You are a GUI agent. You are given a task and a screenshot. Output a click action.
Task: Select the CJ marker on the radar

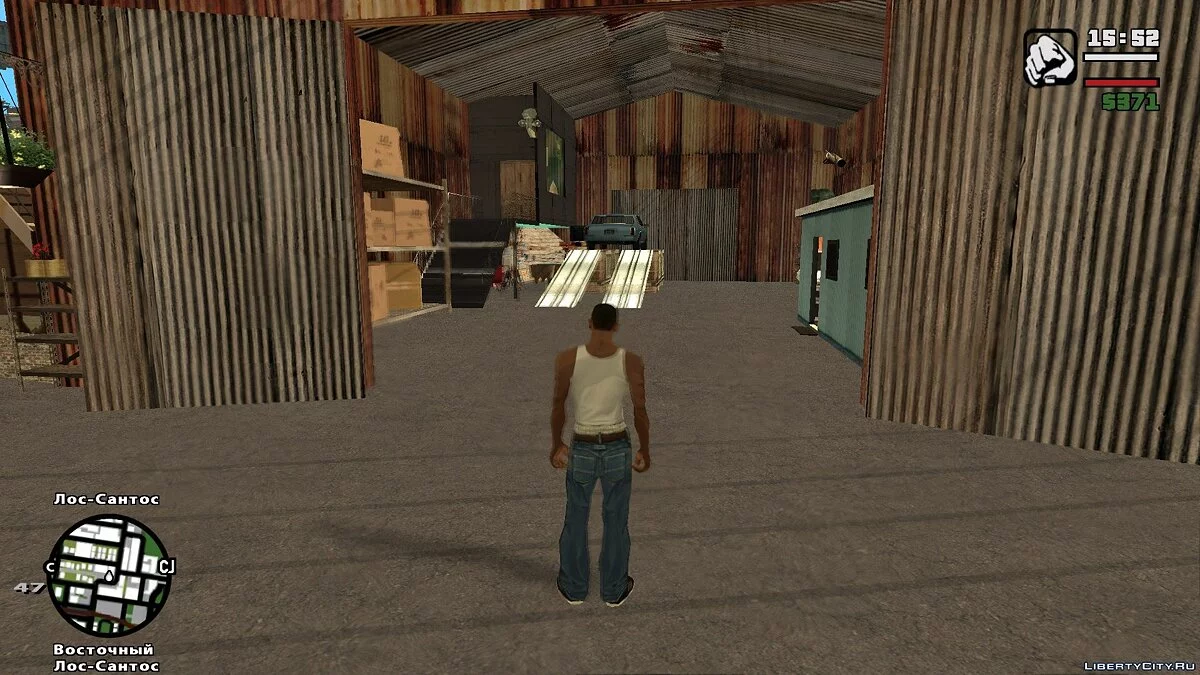166,567
